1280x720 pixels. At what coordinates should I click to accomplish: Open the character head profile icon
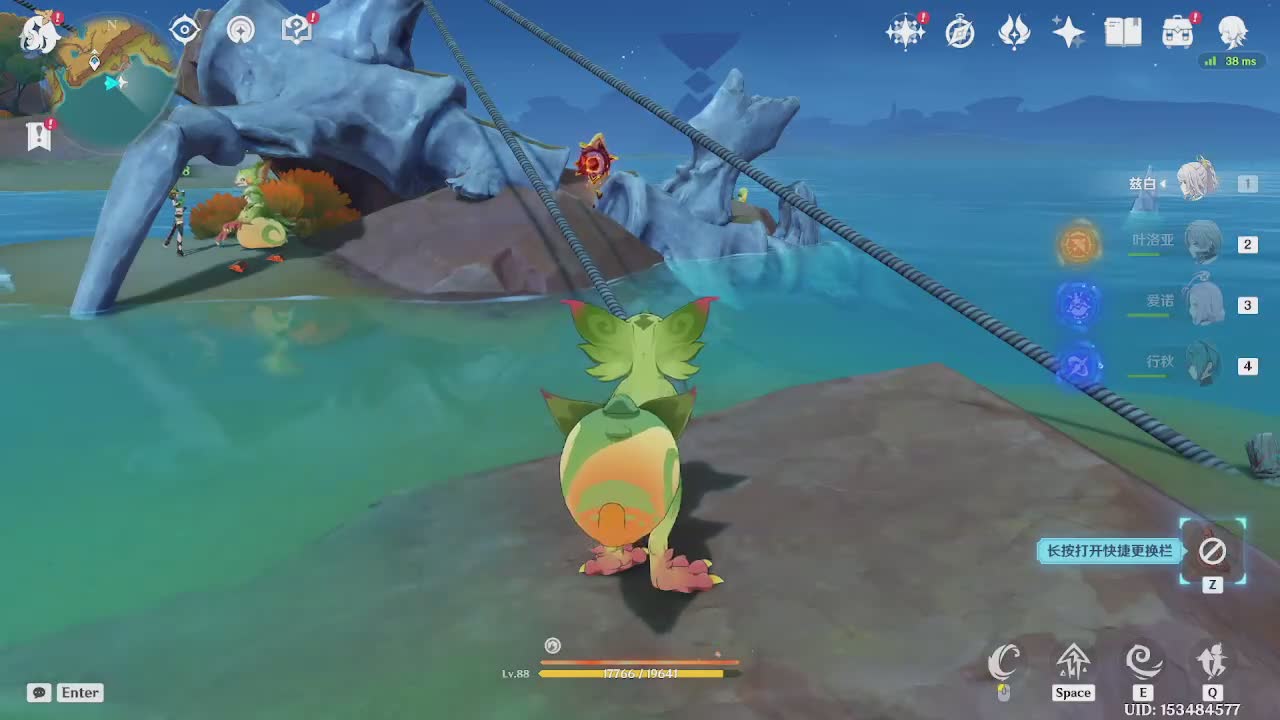1232,32
